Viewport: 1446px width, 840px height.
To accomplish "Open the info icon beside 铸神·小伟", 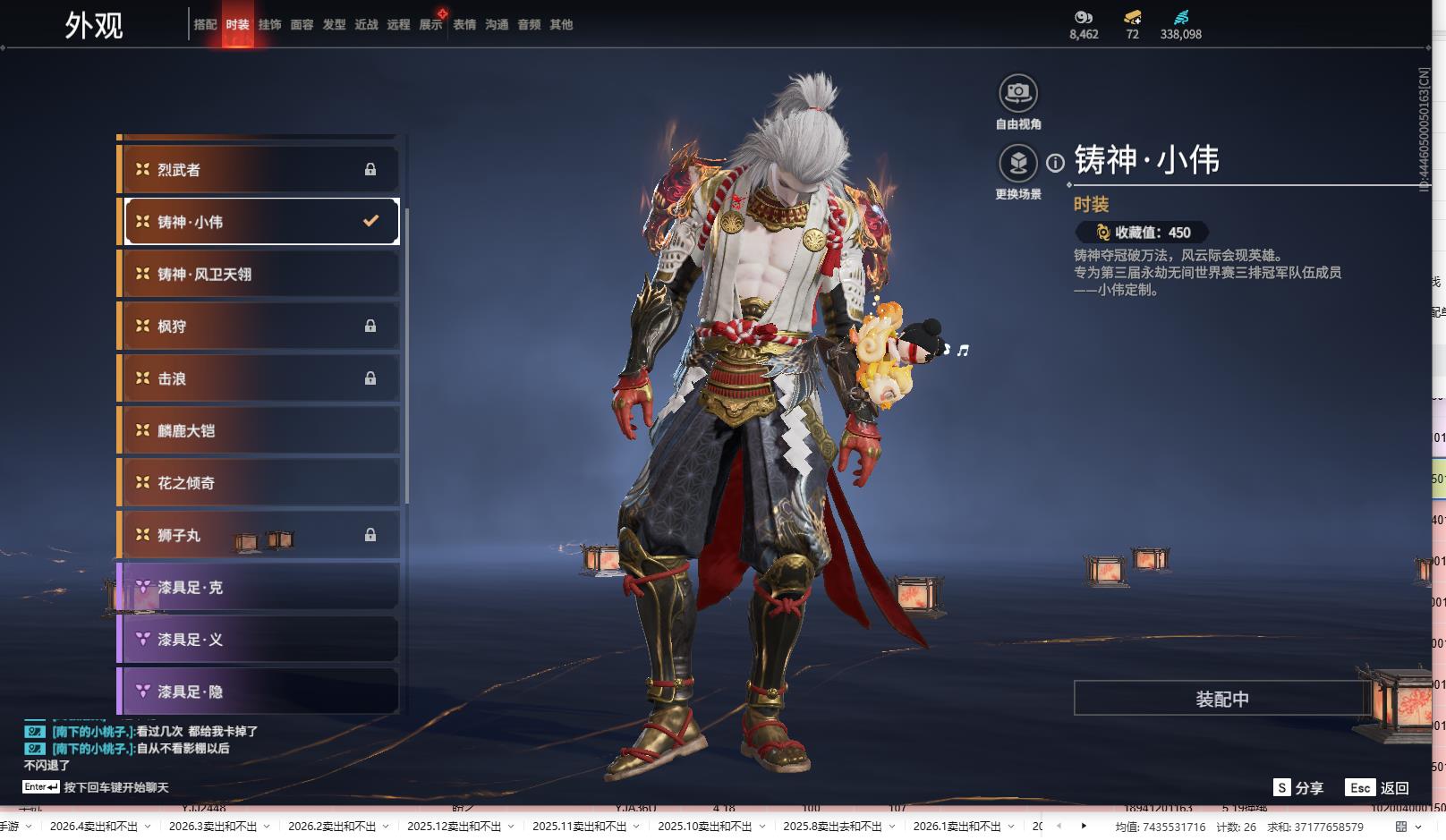I will (1056, 163).
